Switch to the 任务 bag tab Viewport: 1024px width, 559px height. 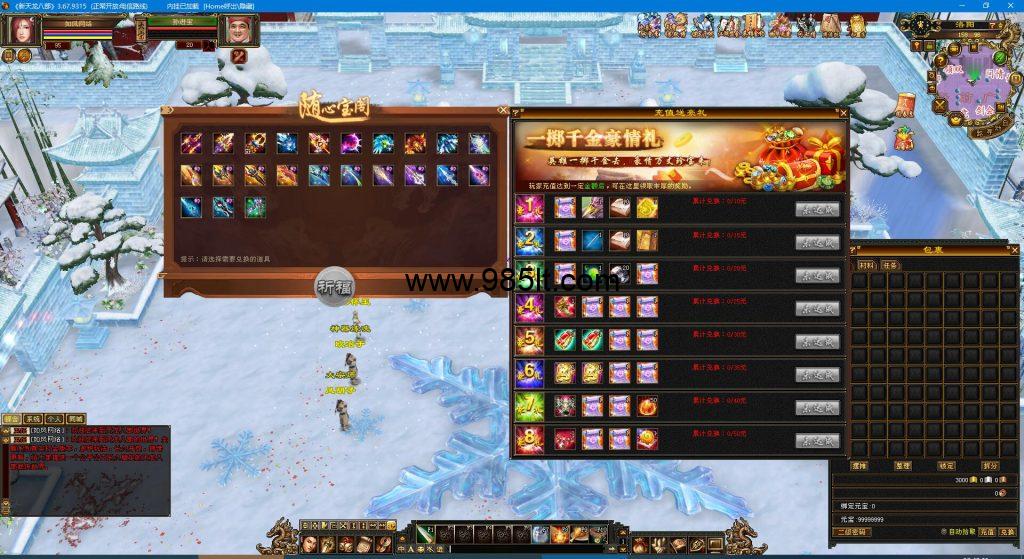coord(890,266)
